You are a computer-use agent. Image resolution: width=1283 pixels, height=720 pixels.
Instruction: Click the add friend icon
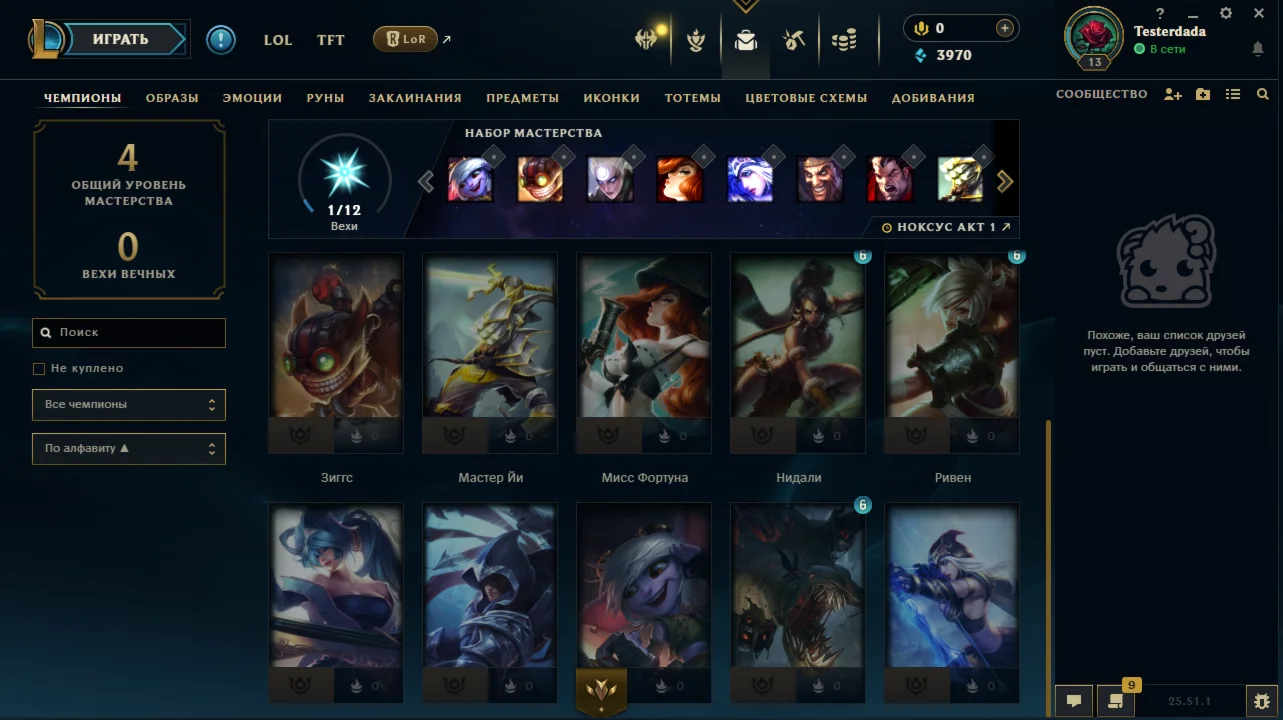point(1172,93)
